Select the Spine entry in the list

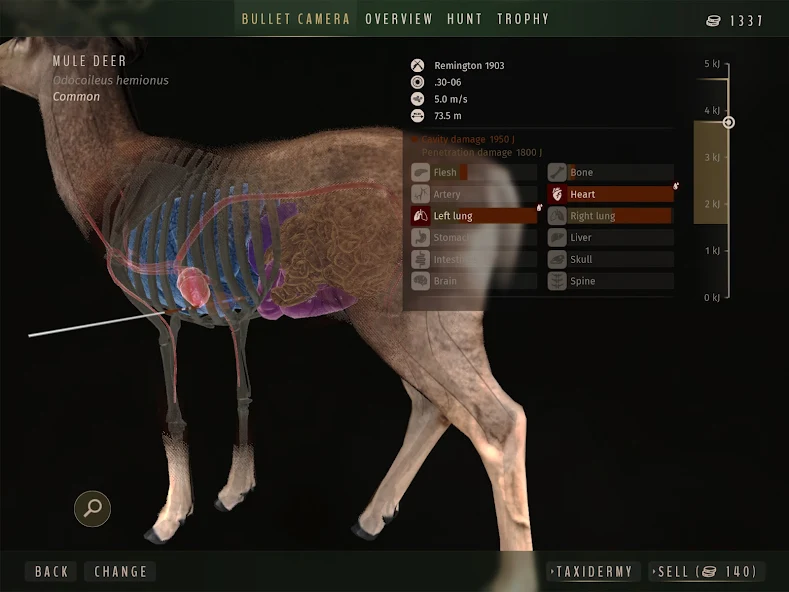[610, 281]
